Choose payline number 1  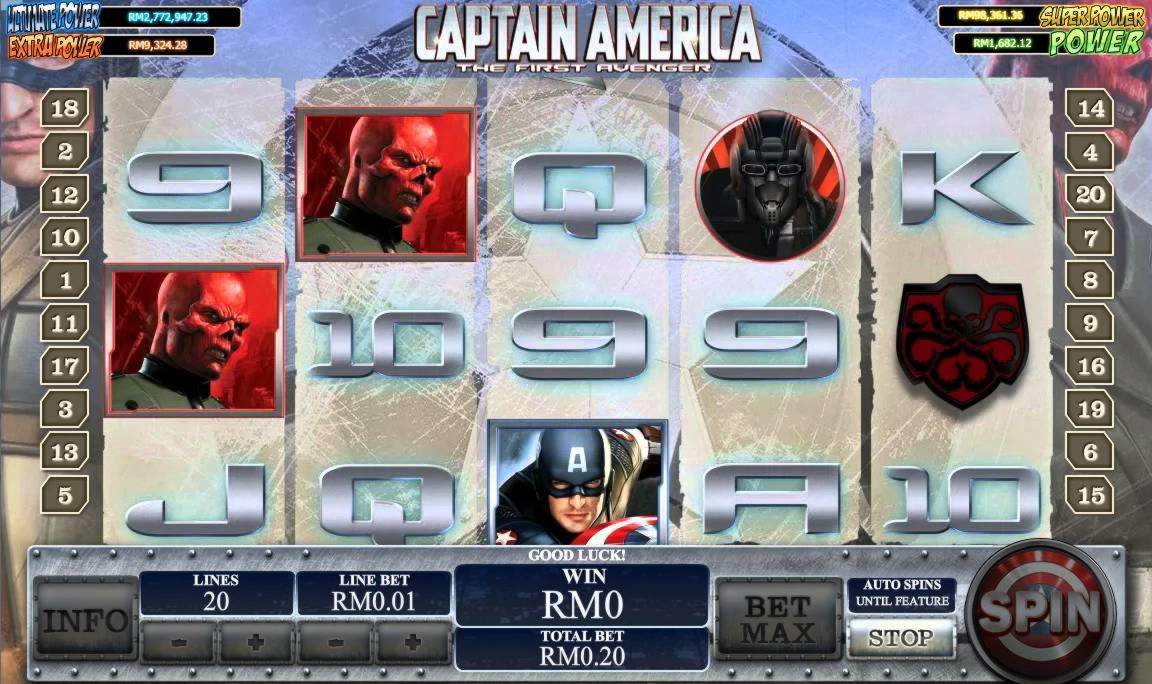point(65,281)
